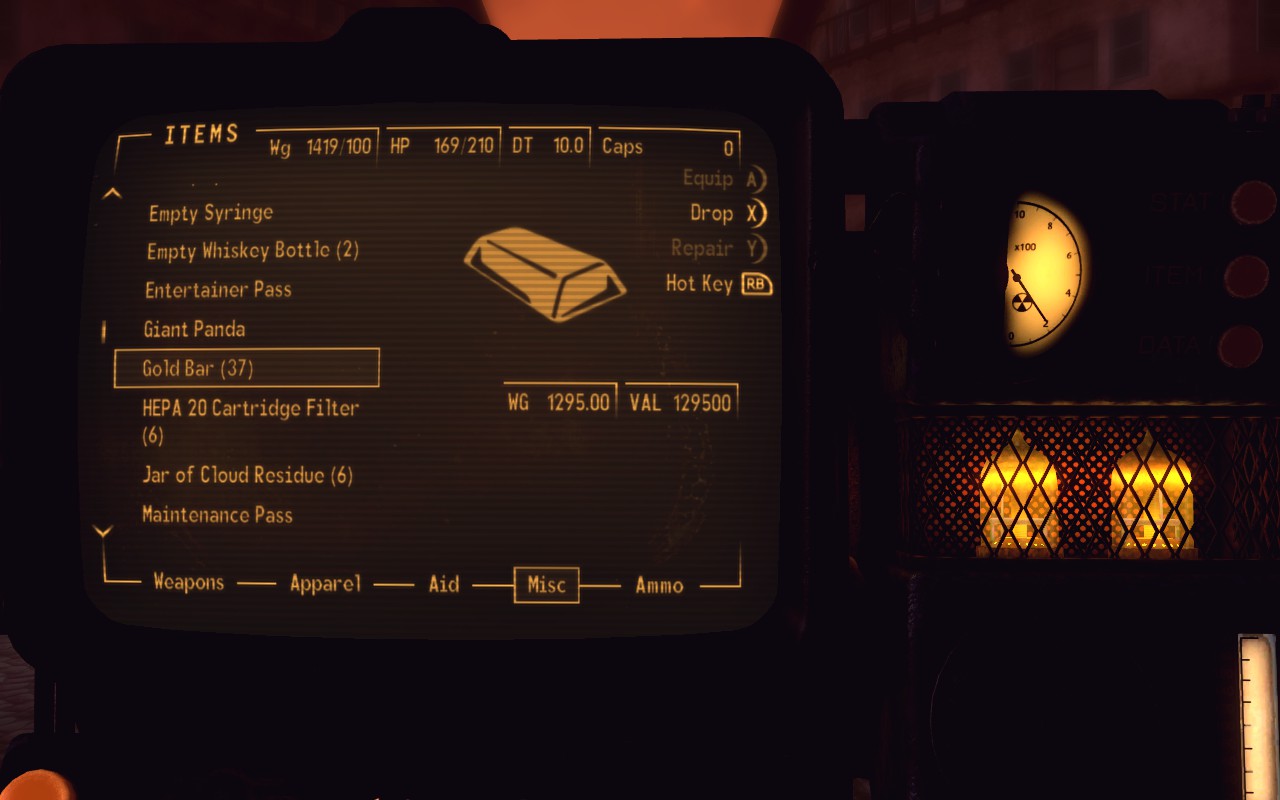Switch to the Ammo tab
Viewport: 1280px width, 800px height.
coord(659,585)
